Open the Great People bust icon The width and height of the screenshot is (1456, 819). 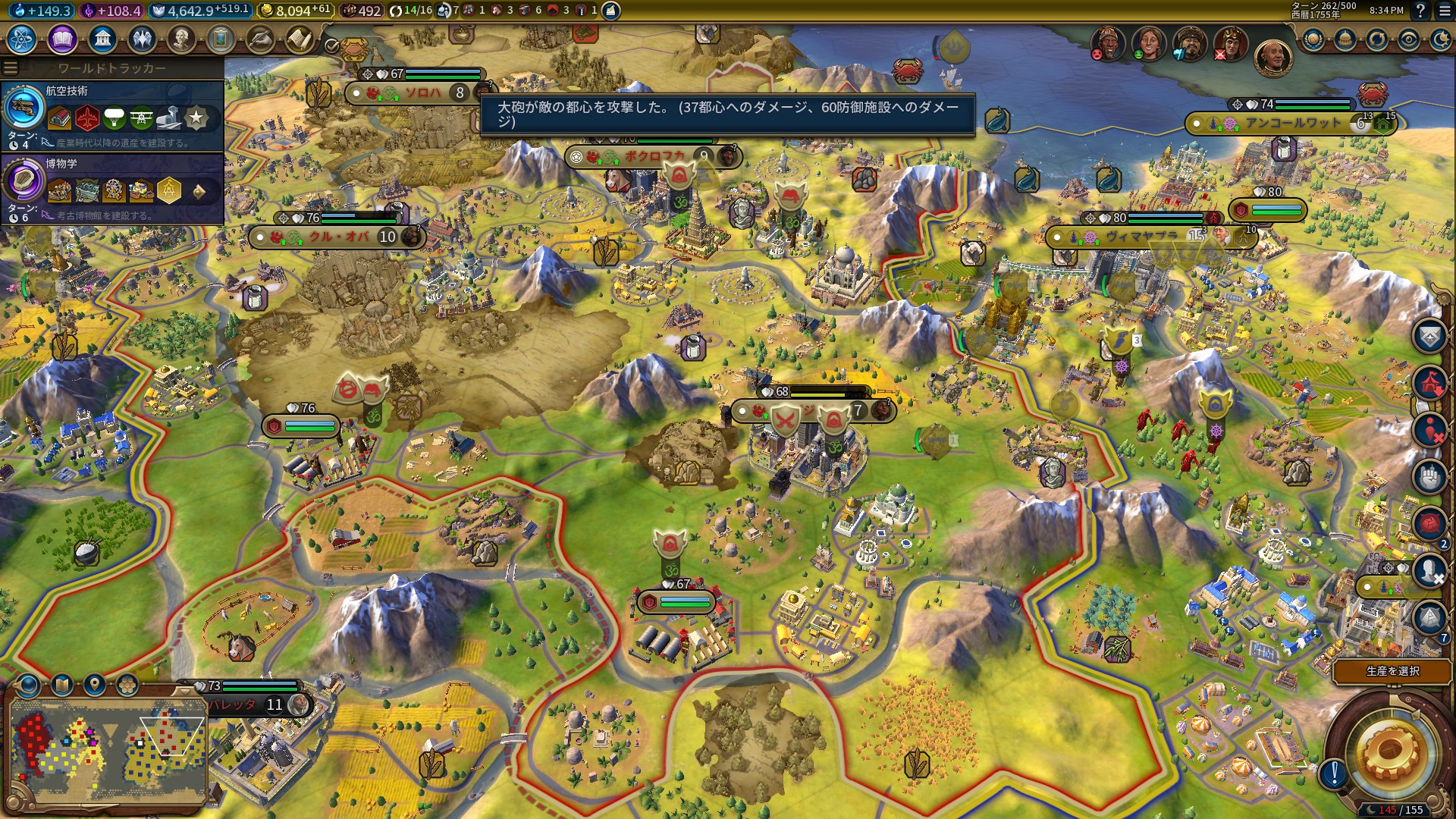click(x=180, y=39)
